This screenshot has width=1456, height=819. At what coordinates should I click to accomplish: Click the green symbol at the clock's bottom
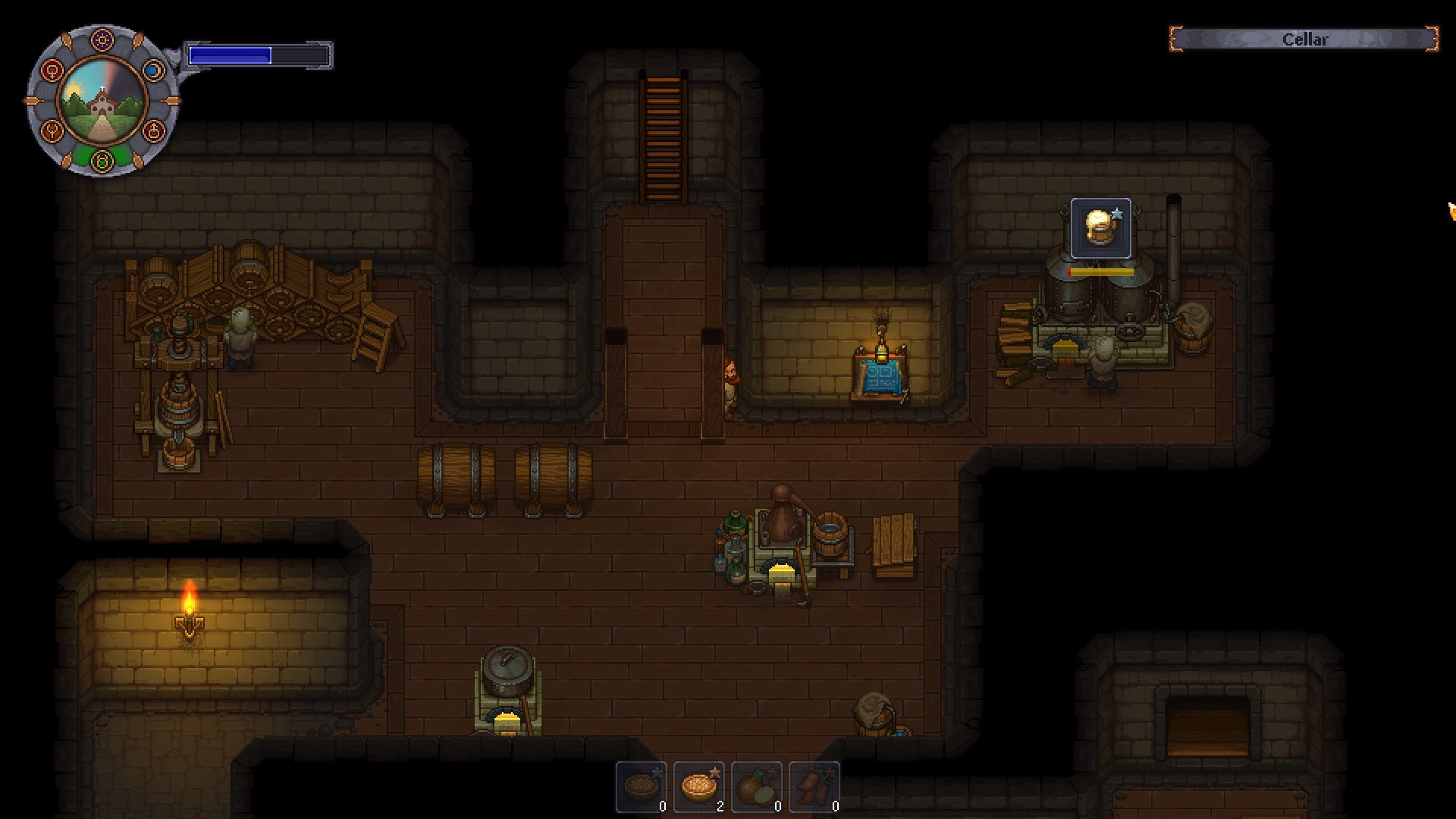click(102, 159)
